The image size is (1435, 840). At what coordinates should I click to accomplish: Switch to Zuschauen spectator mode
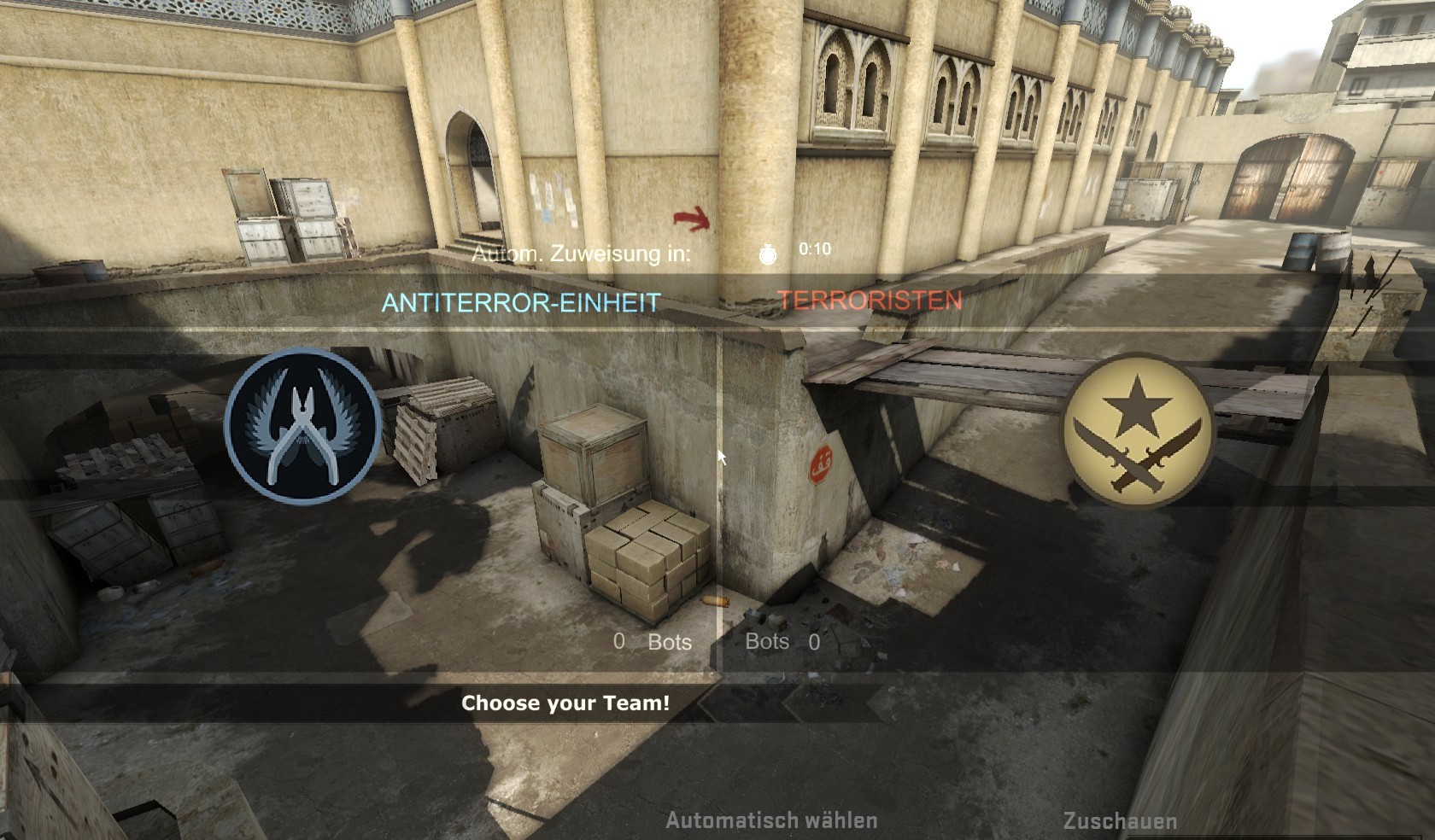(1118, 820)
